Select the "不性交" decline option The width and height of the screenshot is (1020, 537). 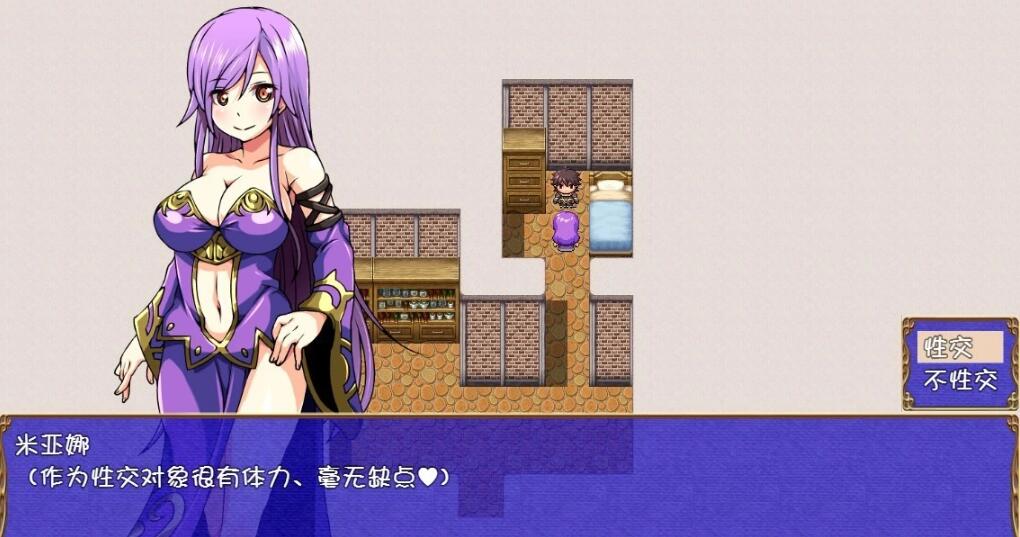[x=960, y=379]
